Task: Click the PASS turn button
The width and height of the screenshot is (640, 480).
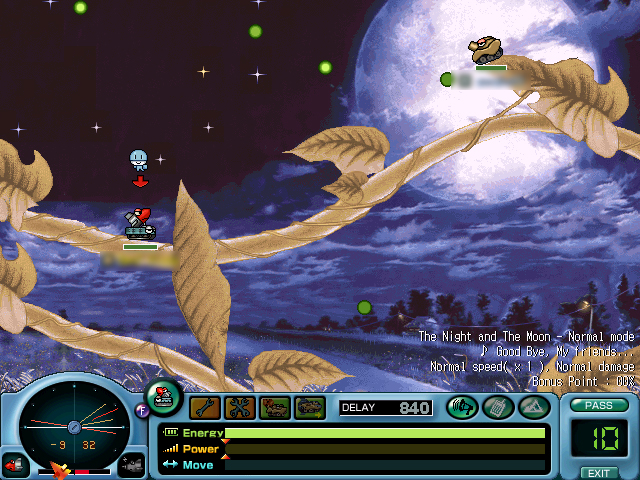Action: pyautogui.click(x=598, y=405)
